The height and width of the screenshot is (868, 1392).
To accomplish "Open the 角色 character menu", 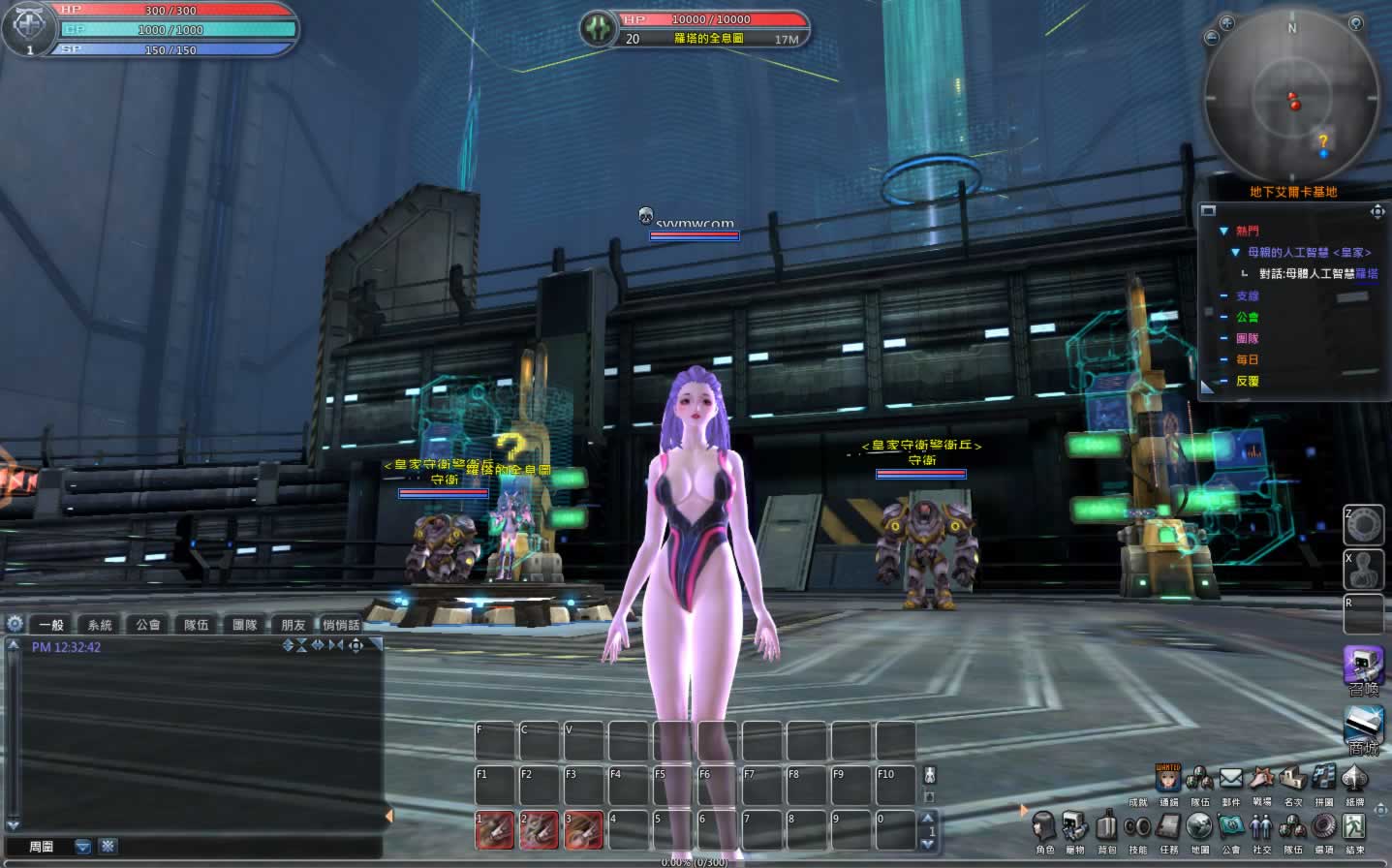I will (x=1044, y=827).
